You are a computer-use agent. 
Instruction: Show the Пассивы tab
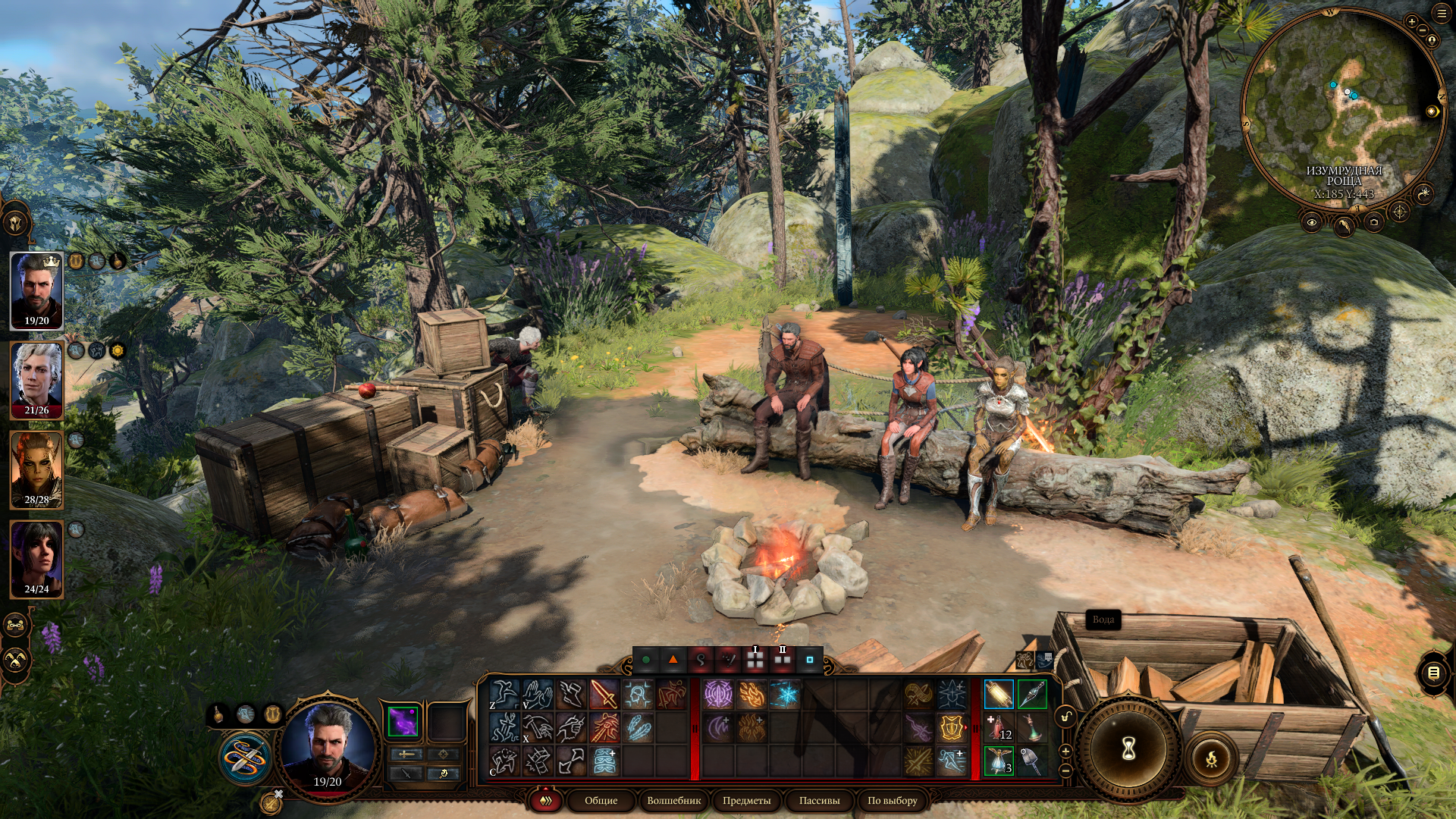tap(819, 801)
